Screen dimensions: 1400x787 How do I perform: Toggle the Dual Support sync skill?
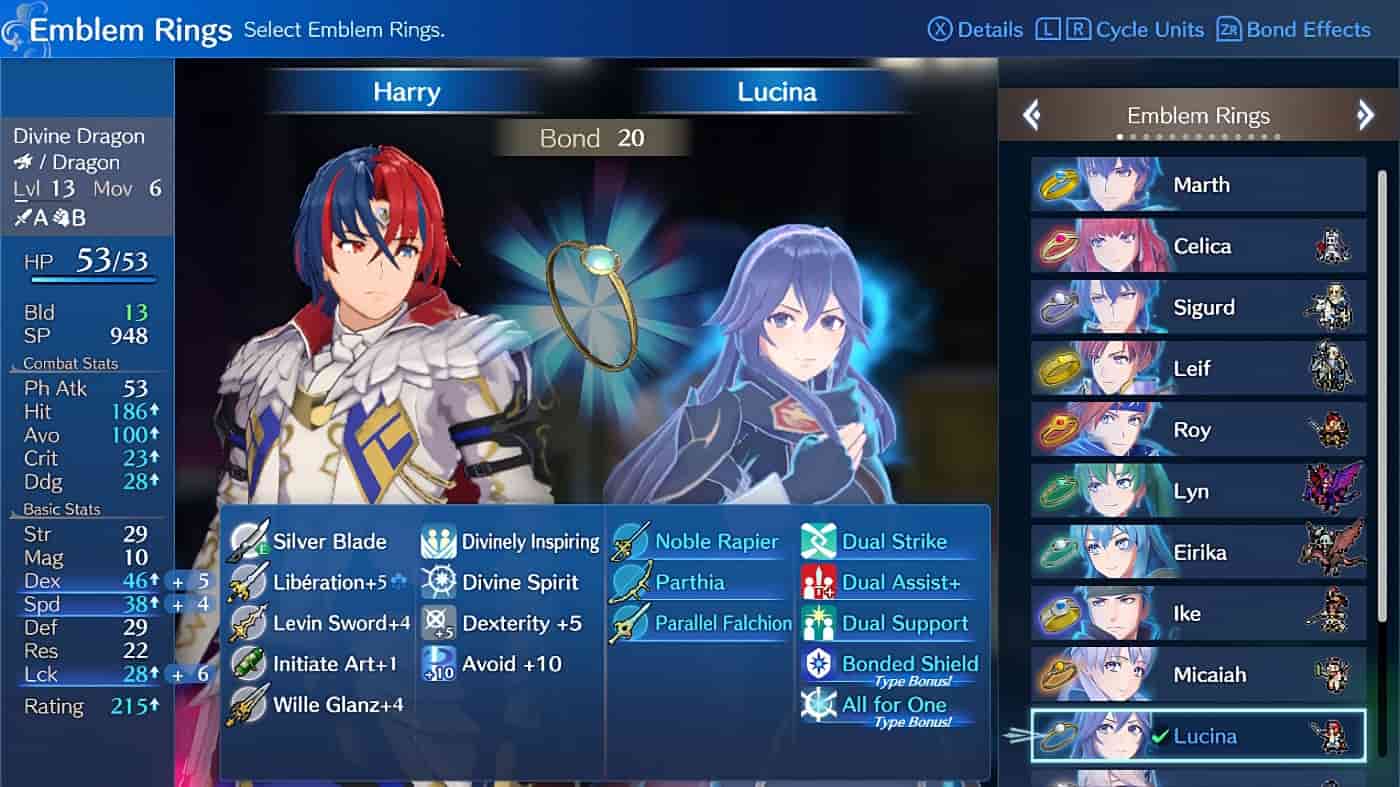click(819, 623)
